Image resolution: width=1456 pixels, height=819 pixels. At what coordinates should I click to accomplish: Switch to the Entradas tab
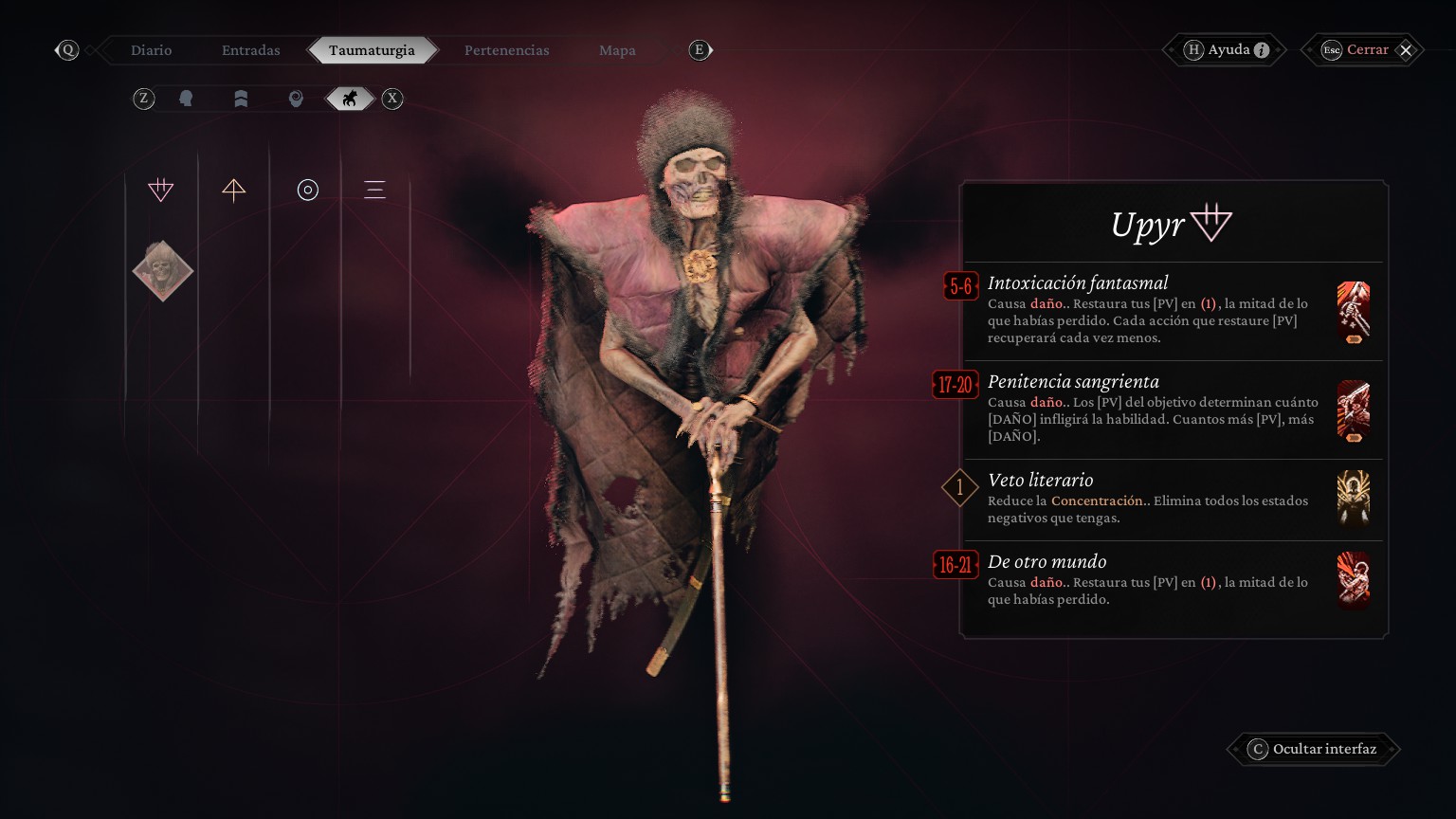click(x=251, y=50)
